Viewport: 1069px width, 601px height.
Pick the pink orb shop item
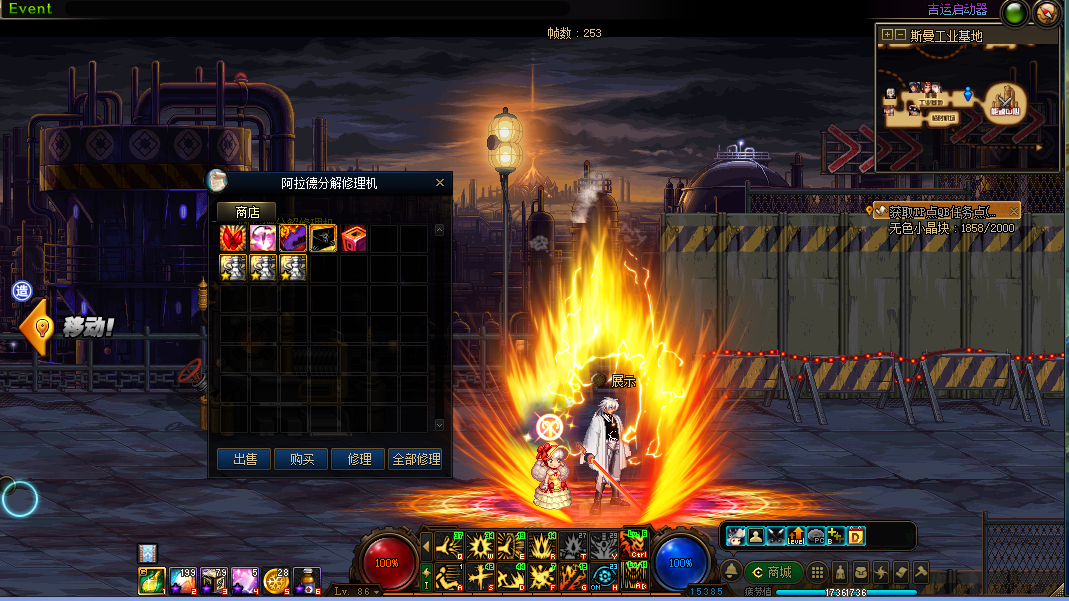[x=263, y=238]
